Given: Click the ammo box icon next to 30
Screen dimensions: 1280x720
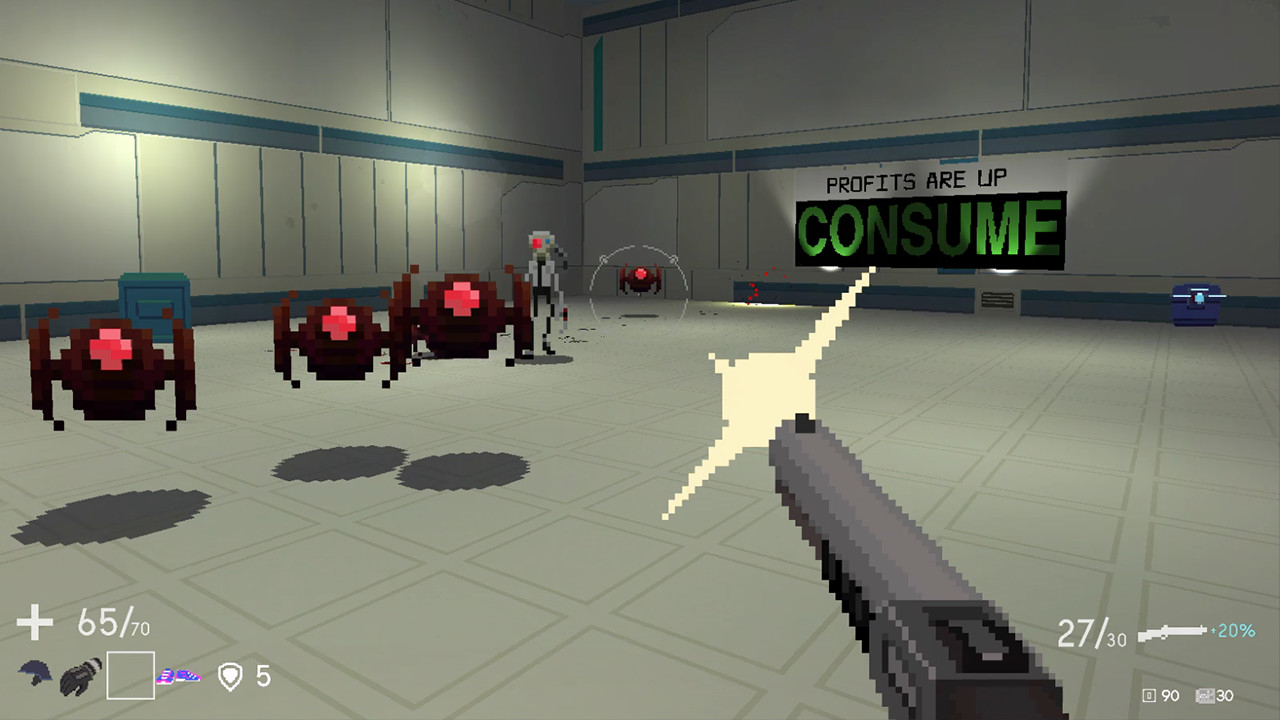Looking at the screenshot, I should 1204,695.
